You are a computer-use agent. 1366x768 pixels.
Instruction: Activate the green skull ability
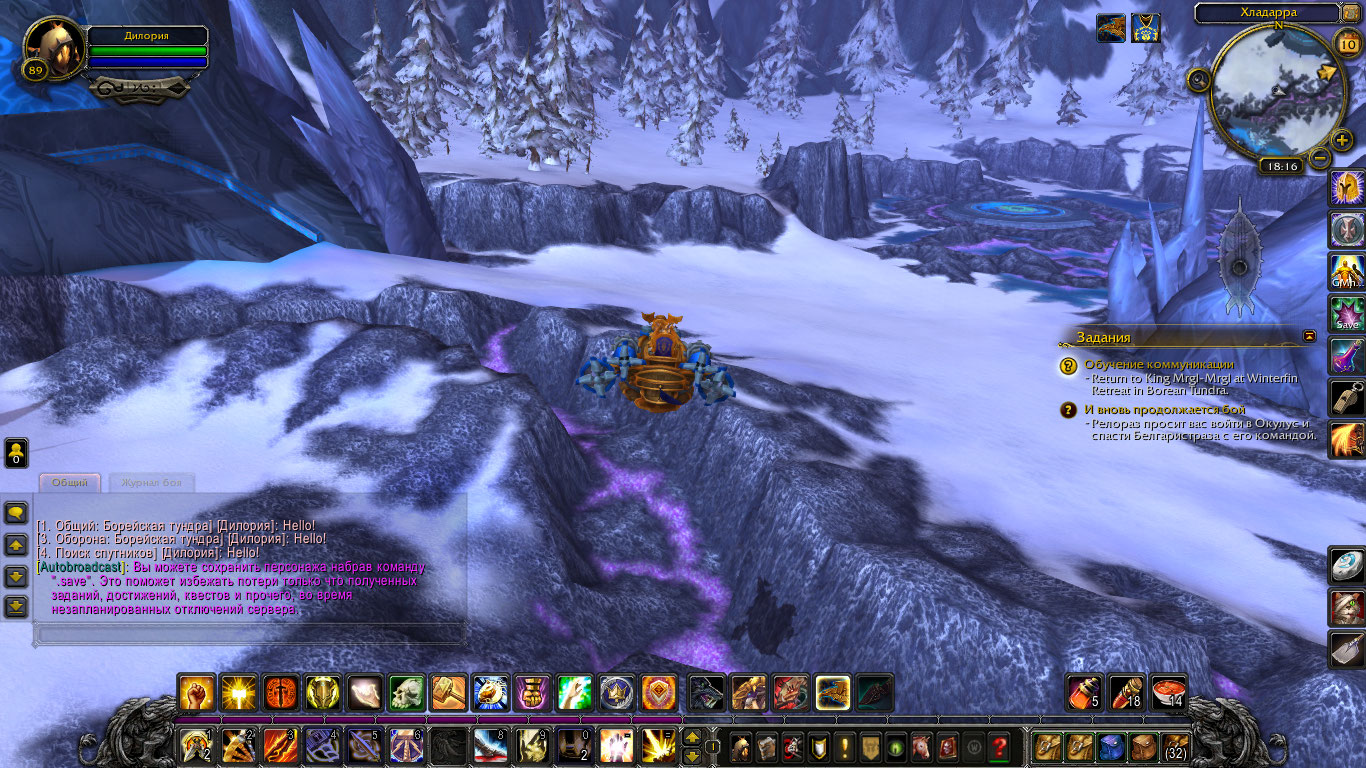coord(407,693)
